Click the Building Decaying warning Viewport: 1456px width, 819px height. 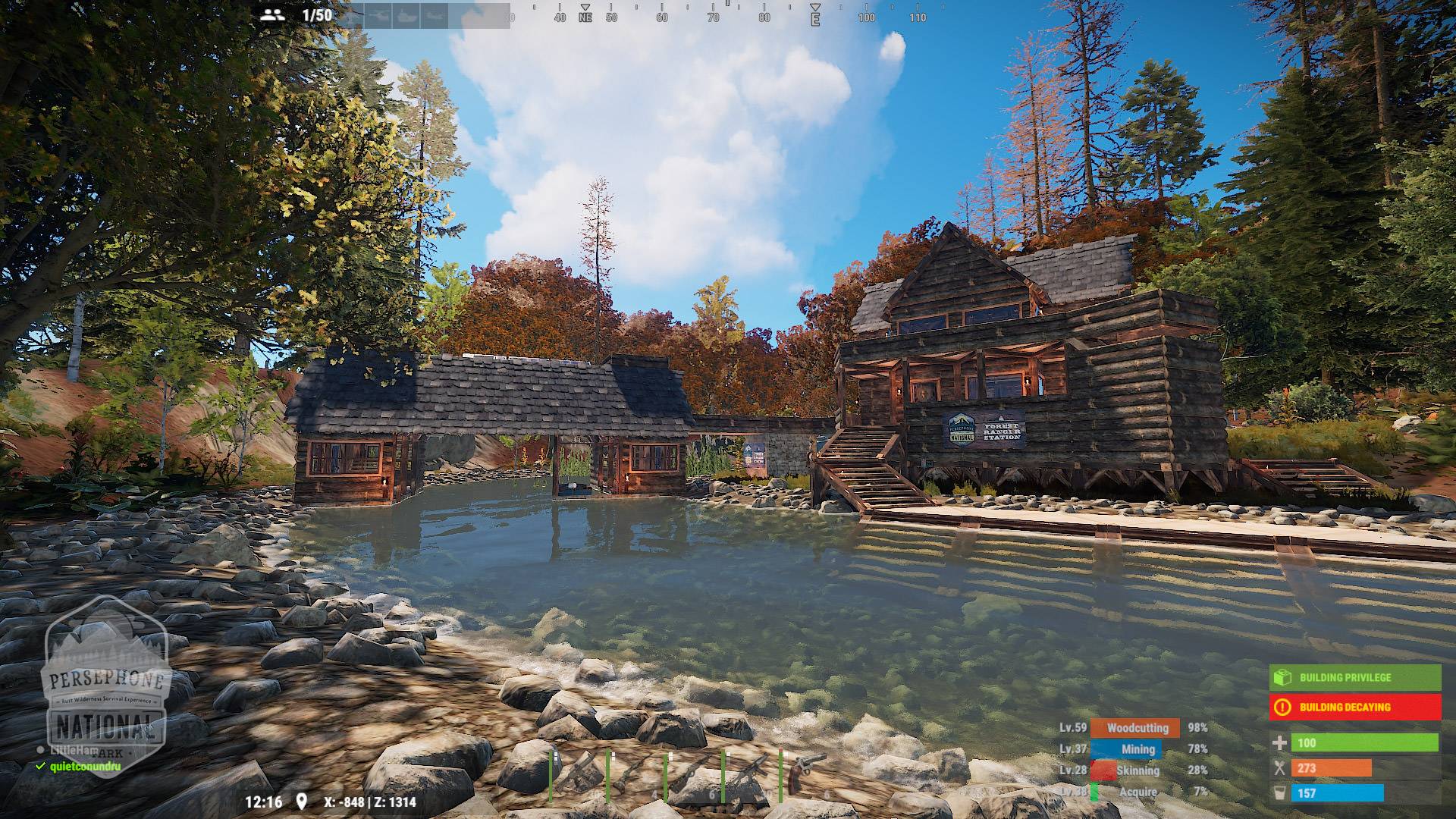tap(1354, 708)
